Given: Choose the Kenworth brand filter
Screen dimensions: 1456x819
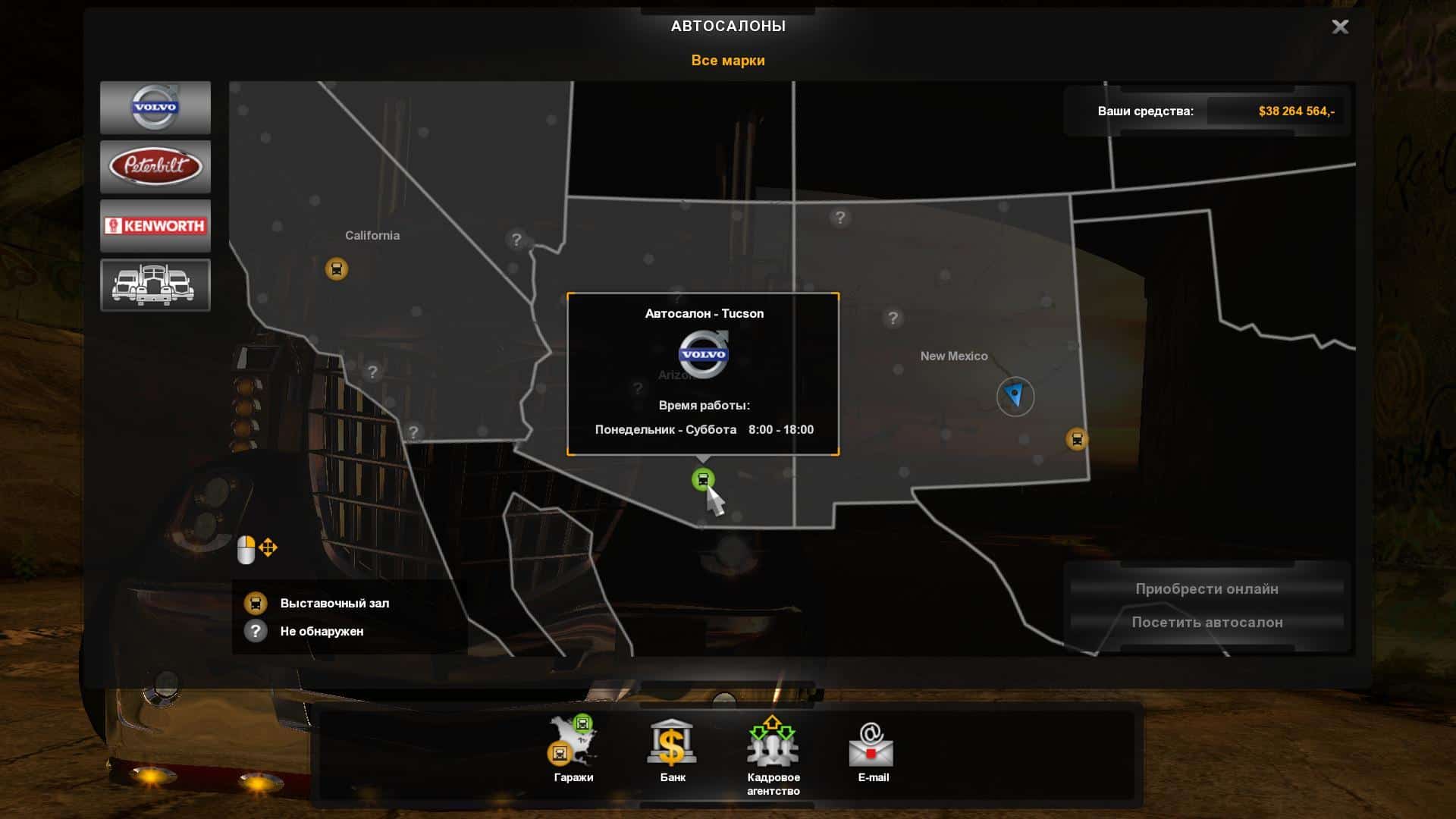Looking at the screenshot, I should [155, 225].
